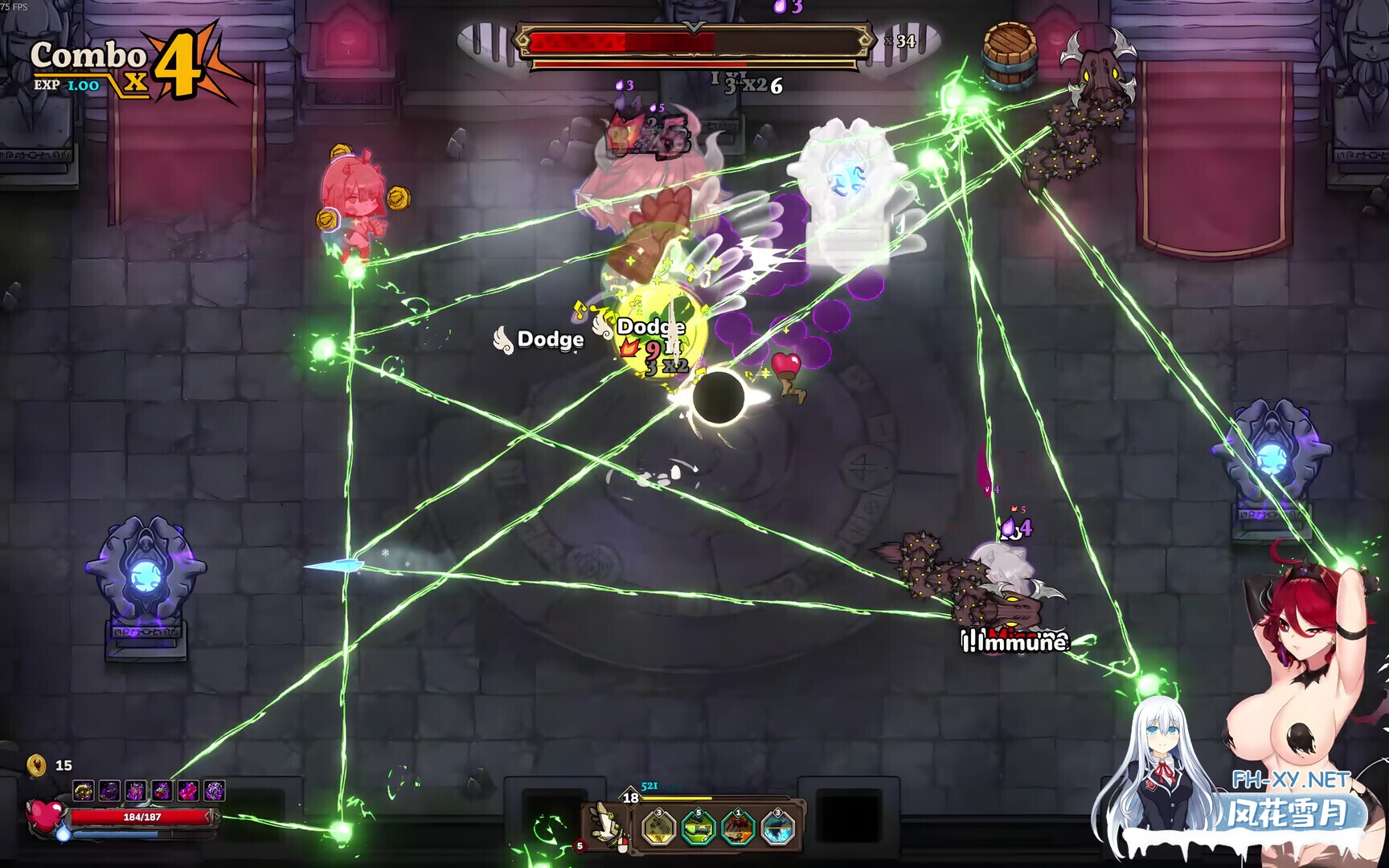Viewport: 1389px width, 868px height.
Task: Inspect the pink crystal relic icon
Action: pos(188,792)
